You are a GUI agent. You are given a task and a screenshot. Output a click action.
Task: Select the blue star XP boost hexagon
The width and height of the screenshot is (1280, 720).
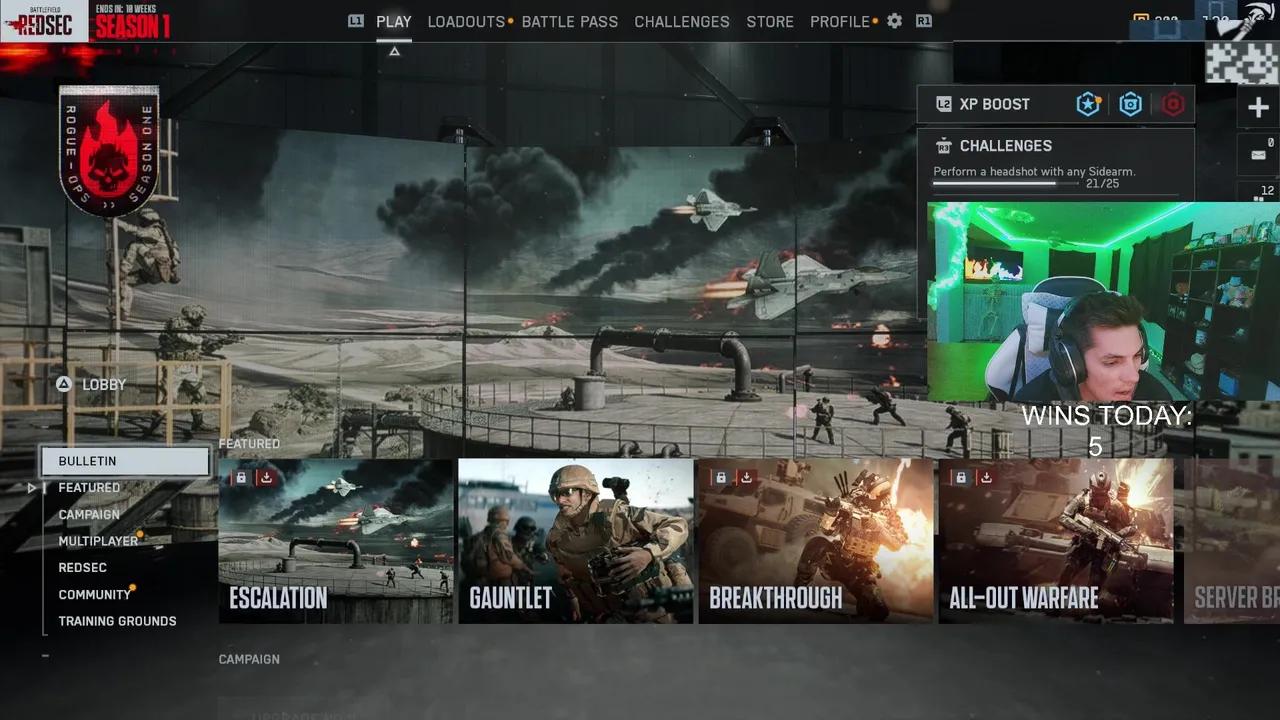pyautogui.click(x=1087, y=104)
